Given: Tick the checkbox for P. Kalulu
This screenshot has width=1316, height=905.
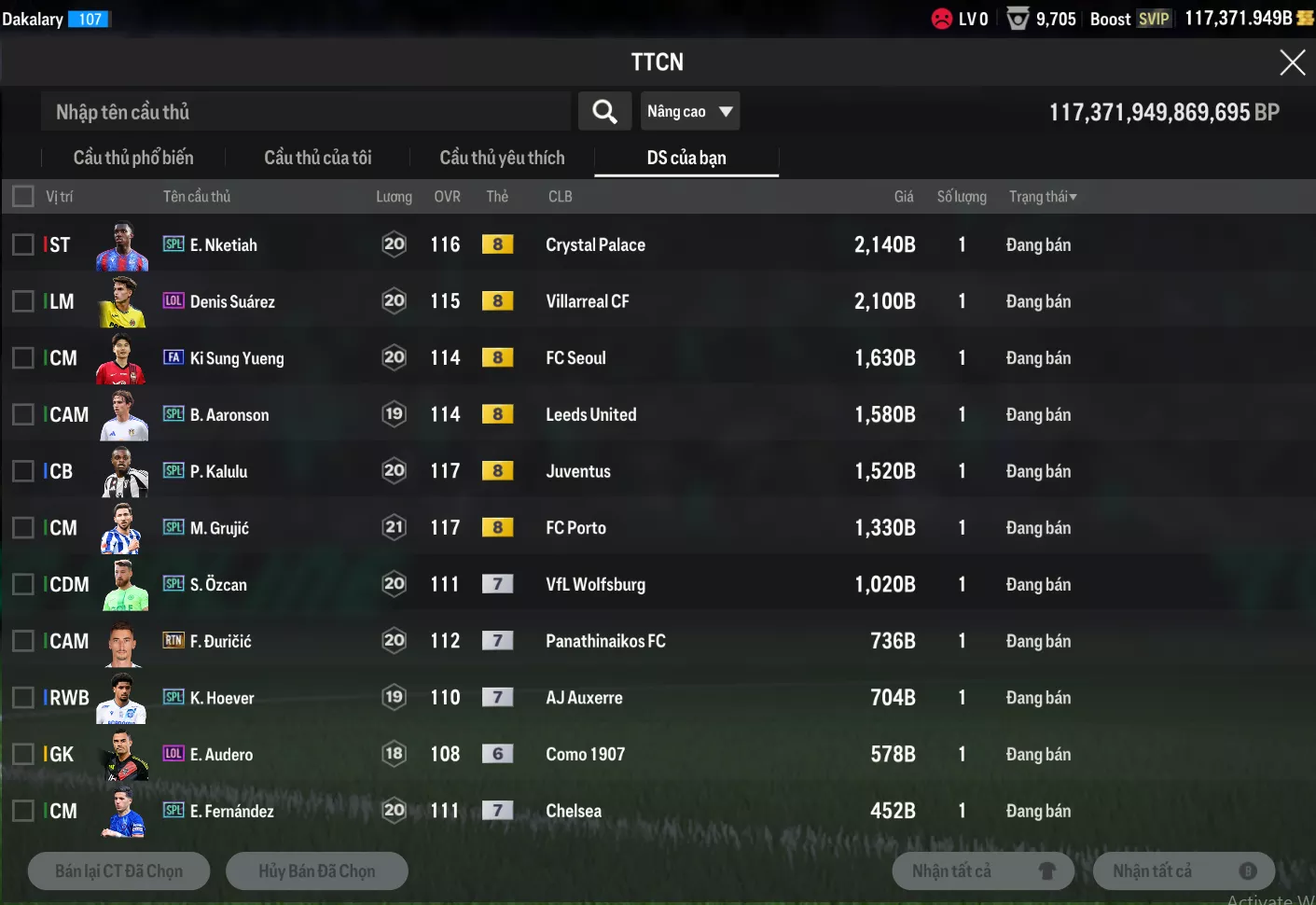Looking at the screenshot, I should click(23, 471).
